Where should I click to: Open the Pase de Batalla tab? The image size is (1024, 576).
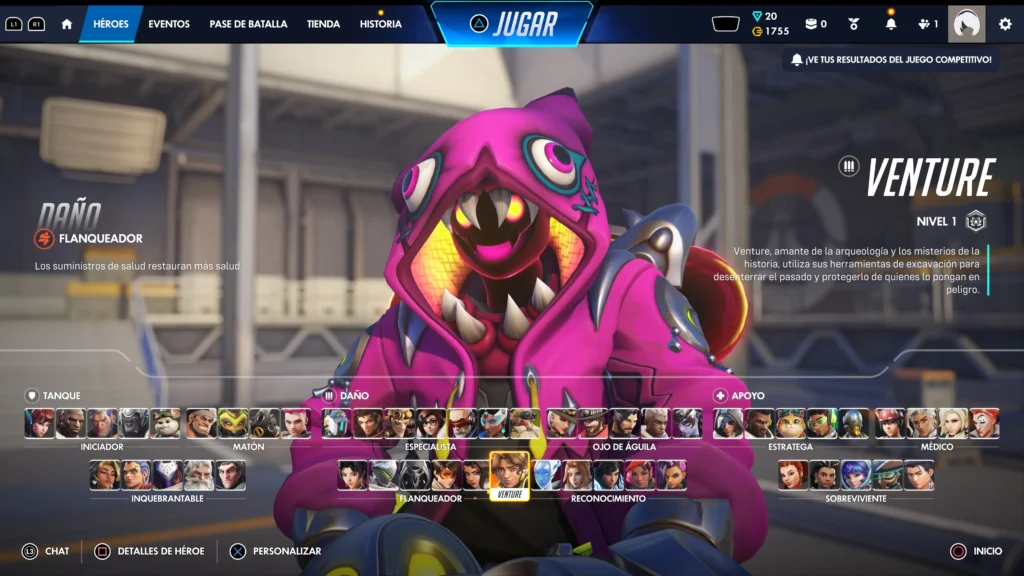pos(248,24)
